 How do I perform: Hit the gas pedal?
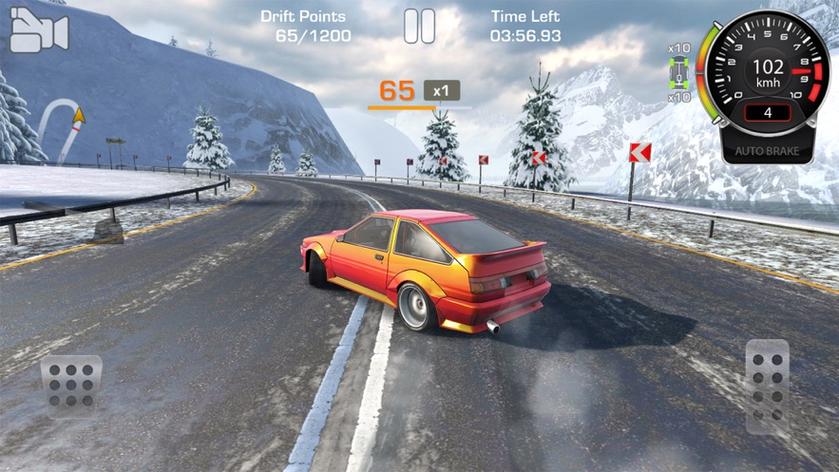pos(767,385)
